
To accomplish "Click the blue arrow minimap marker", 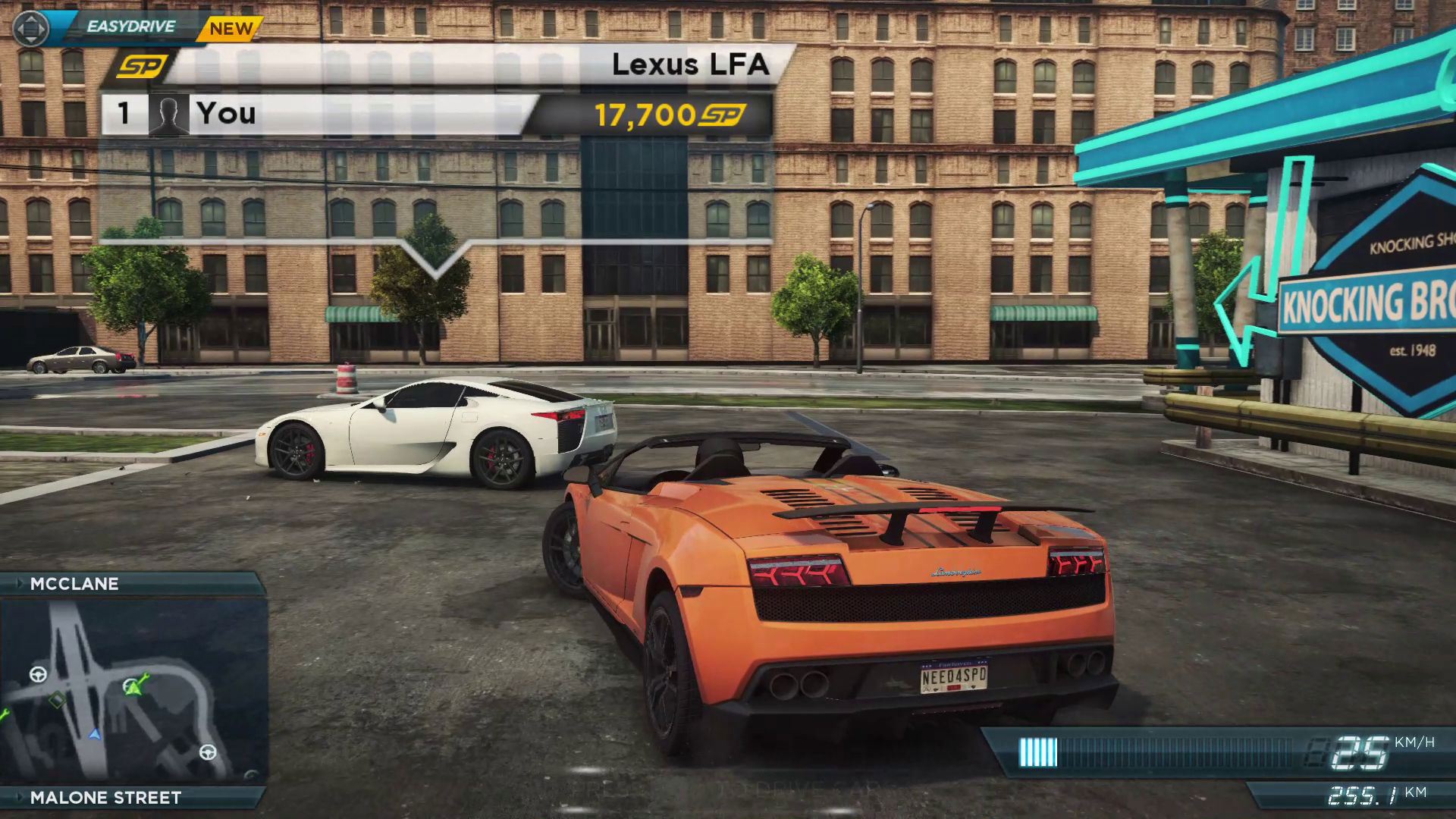I will coord(95,734).
